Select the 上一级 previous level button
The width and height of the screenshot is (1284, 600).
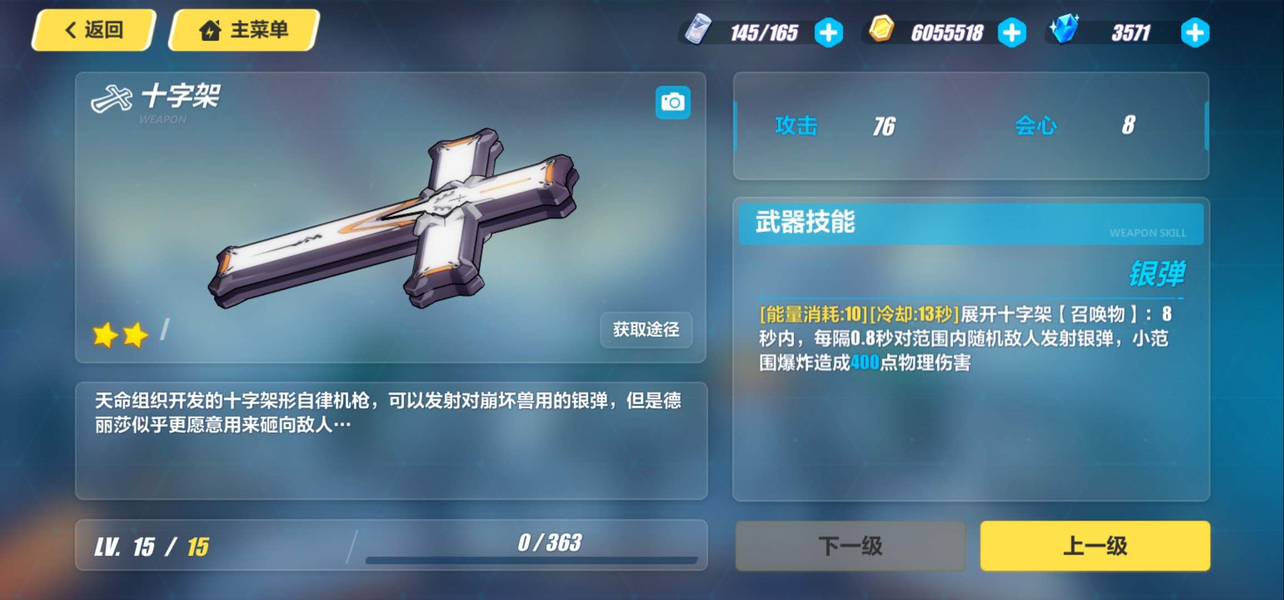[x=1095, y=546]
